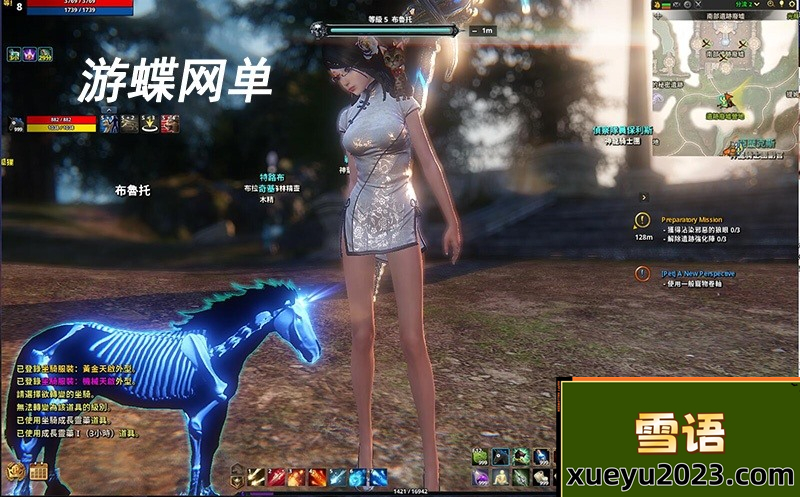Use the pet's red beast skill
800x497 pixels.
pos(171,123)
